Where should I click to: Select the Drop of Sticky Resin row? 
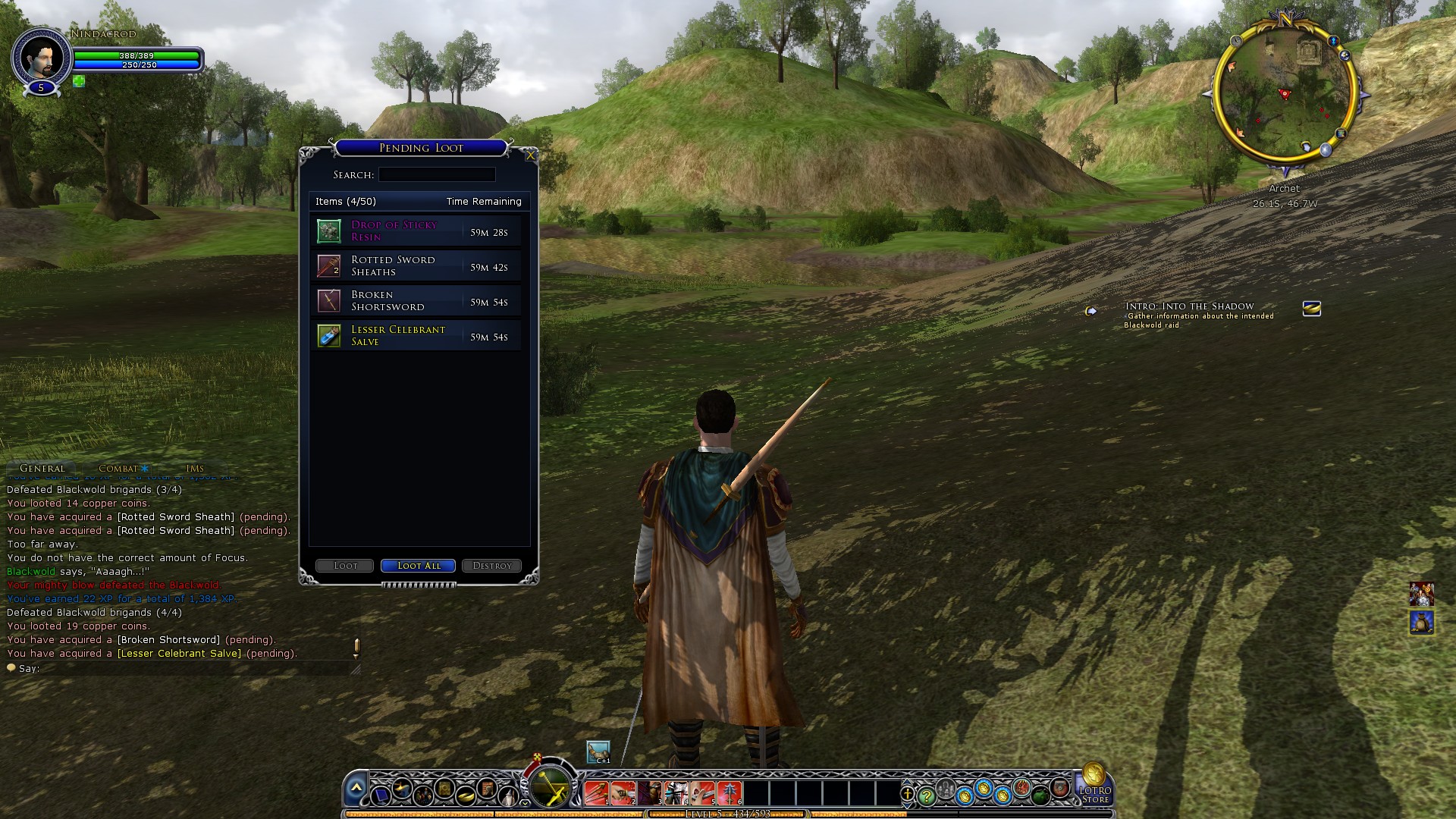click(416, 231)
